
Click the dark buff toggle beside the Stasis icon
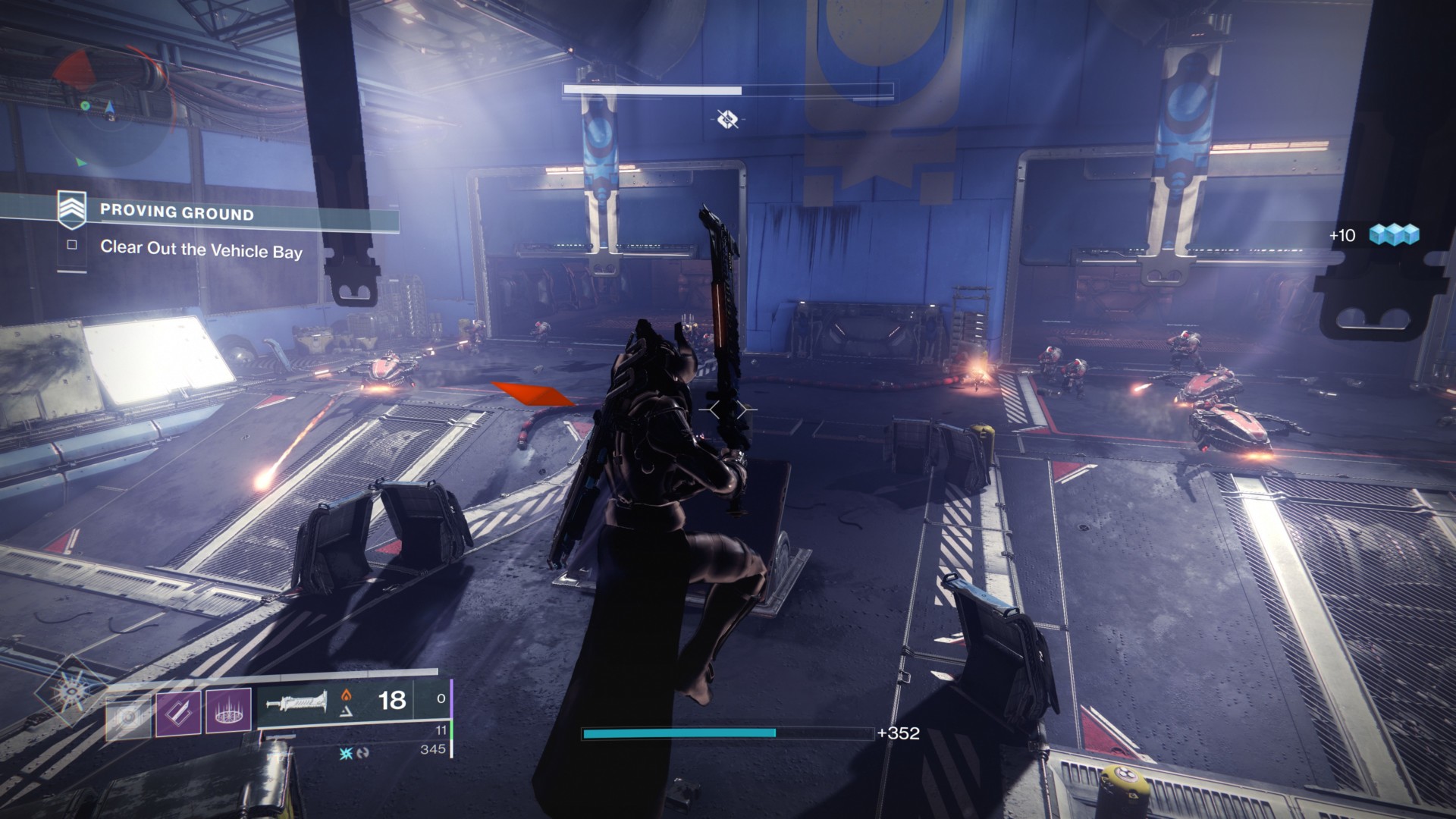point(363,752)
